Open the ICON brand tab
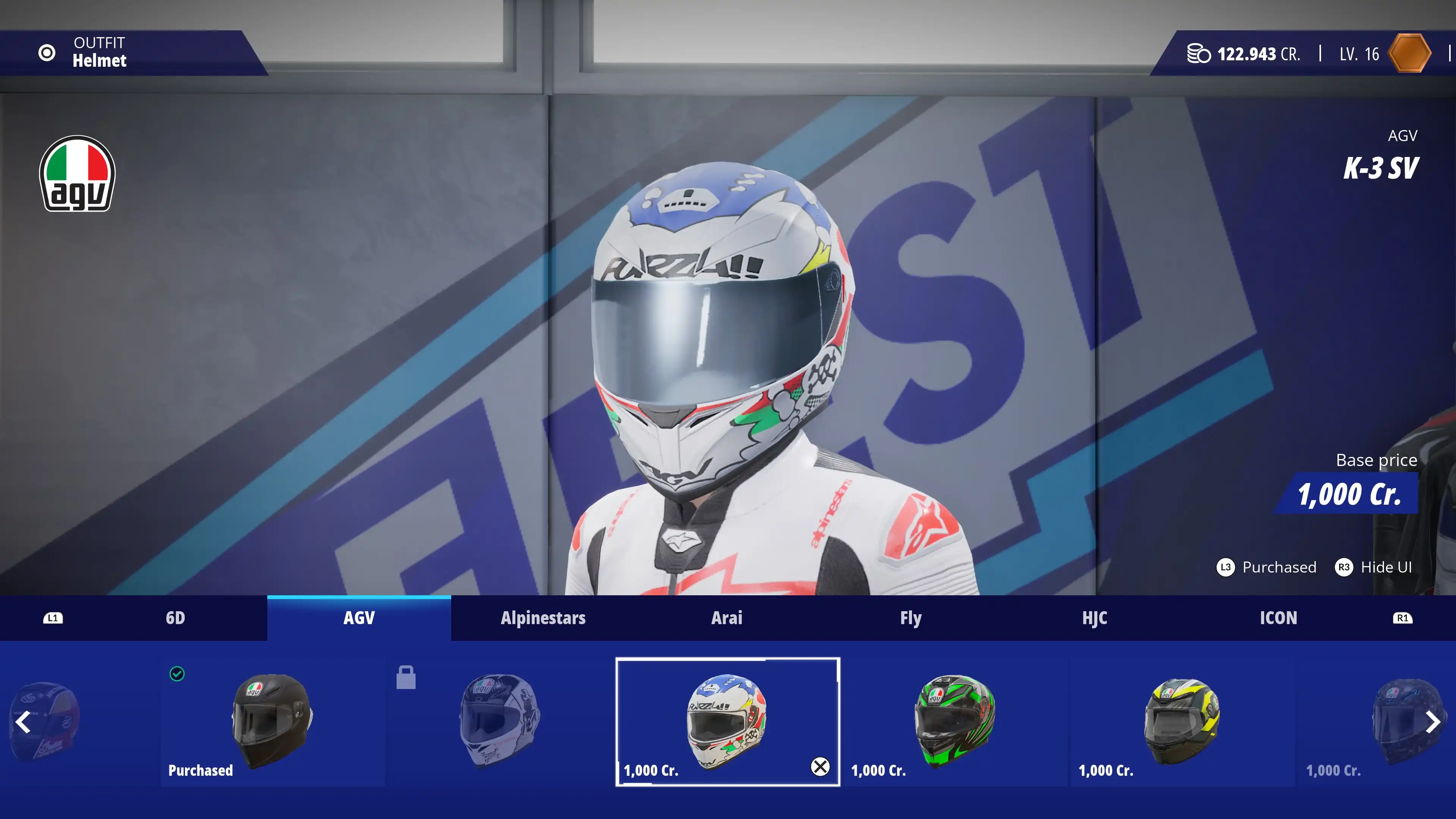Screen dimensions: 1456x819 1278,618
